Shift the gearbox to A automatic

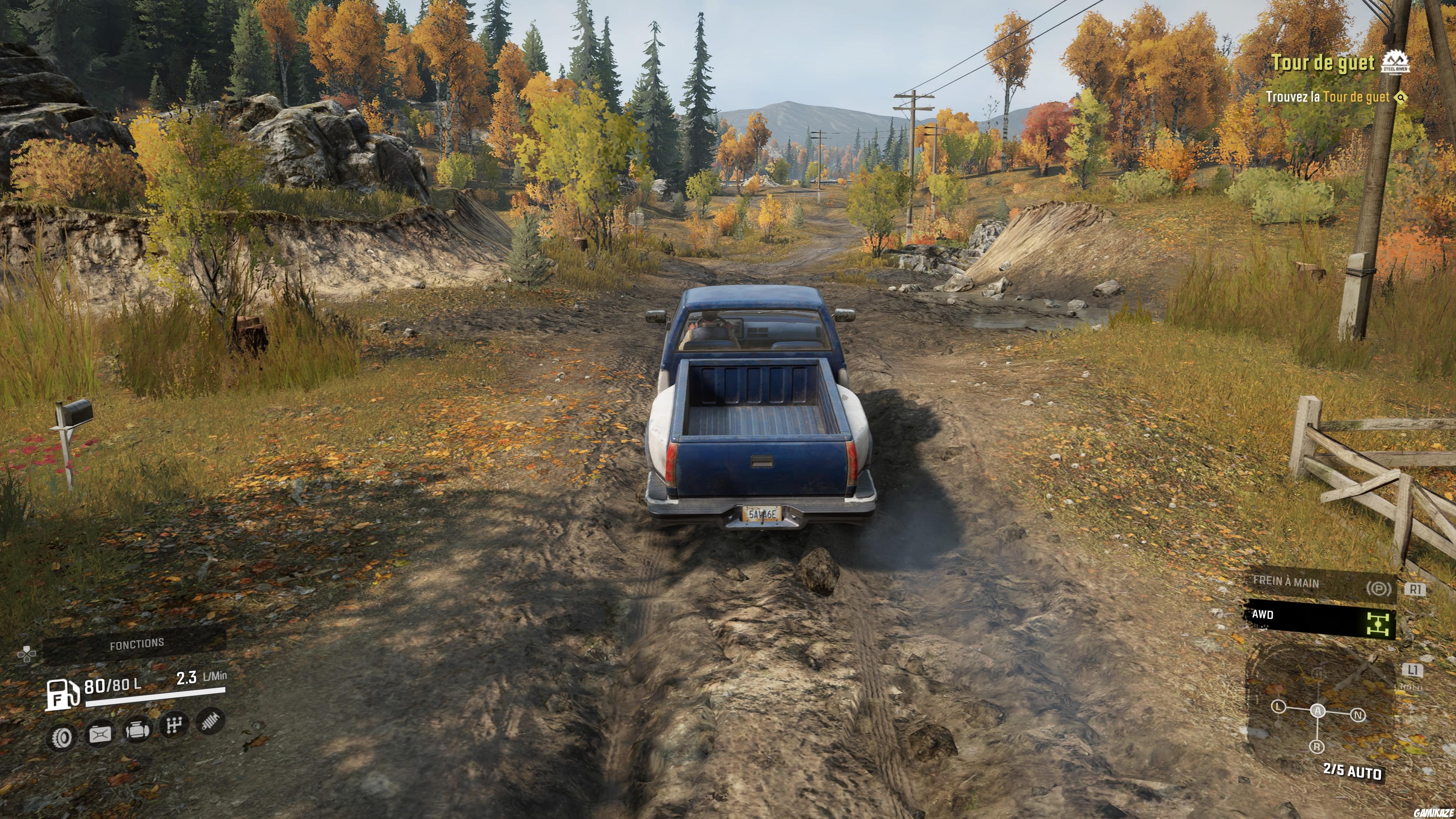click(x=1318, y=711)
